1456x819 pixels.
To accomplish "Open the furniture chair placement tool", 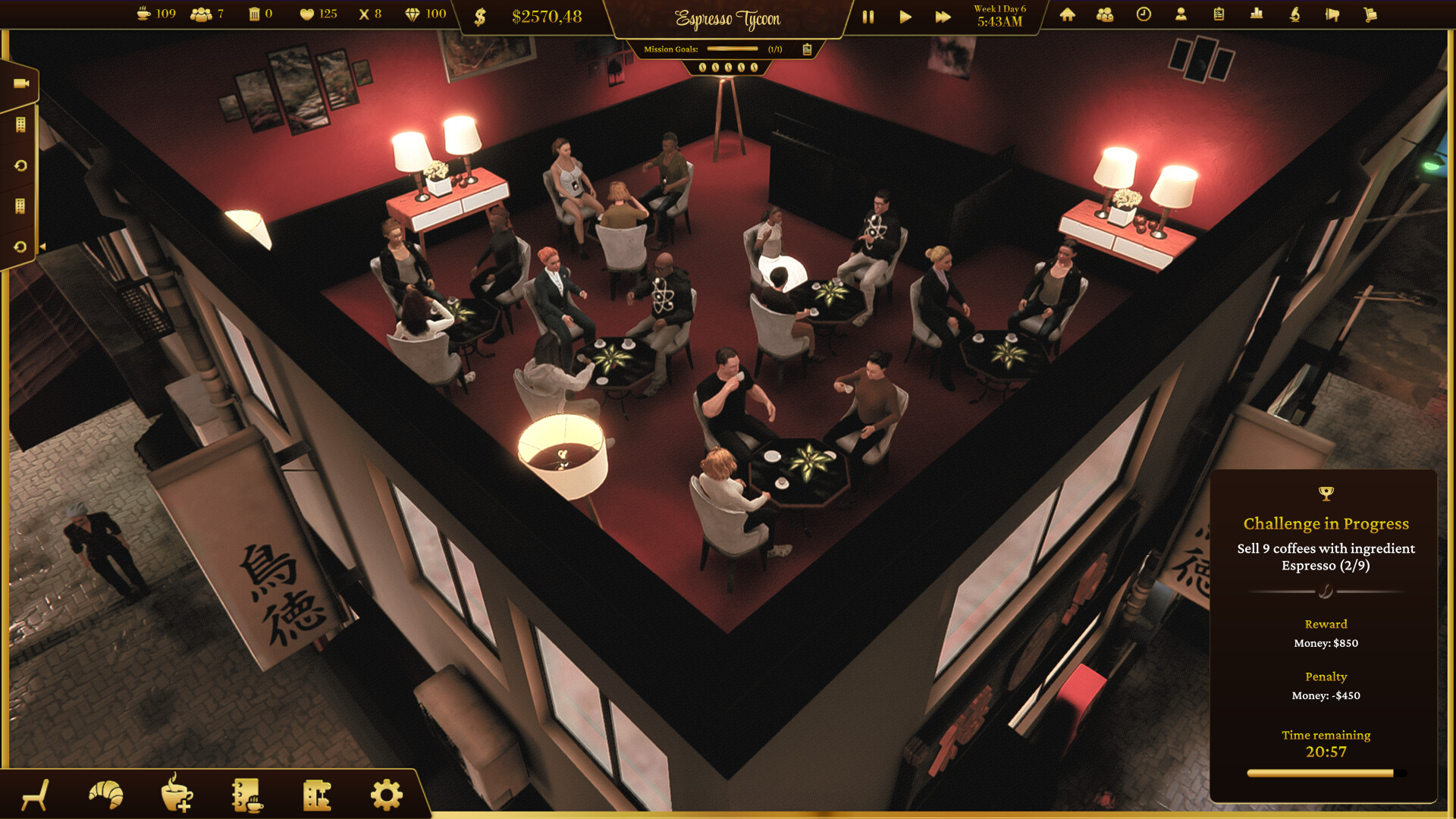I will (x=36, y=794).
